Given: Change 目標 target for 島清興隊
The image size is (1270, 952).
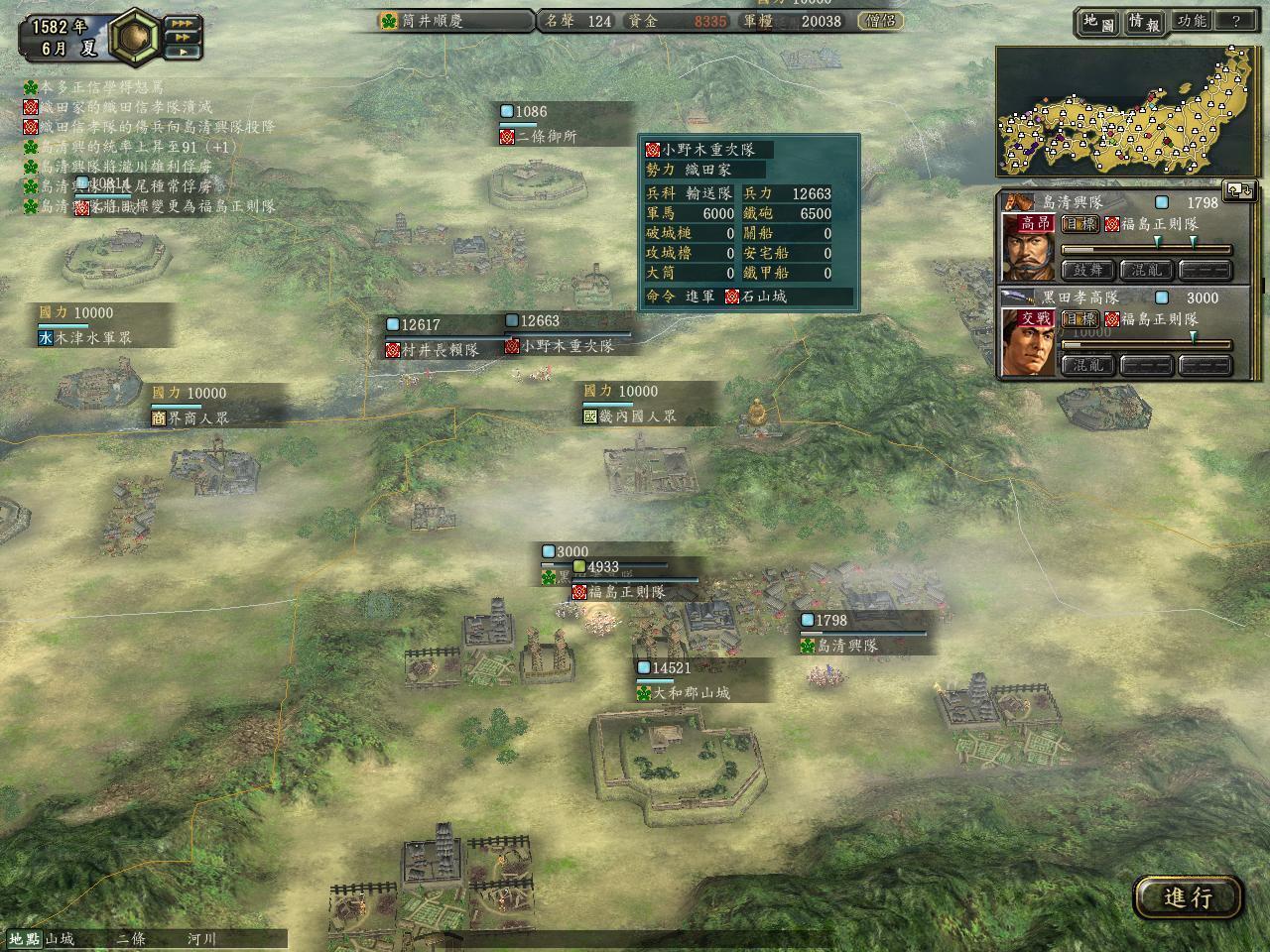Looking at the screenshot, I should tap(1079, 224).
